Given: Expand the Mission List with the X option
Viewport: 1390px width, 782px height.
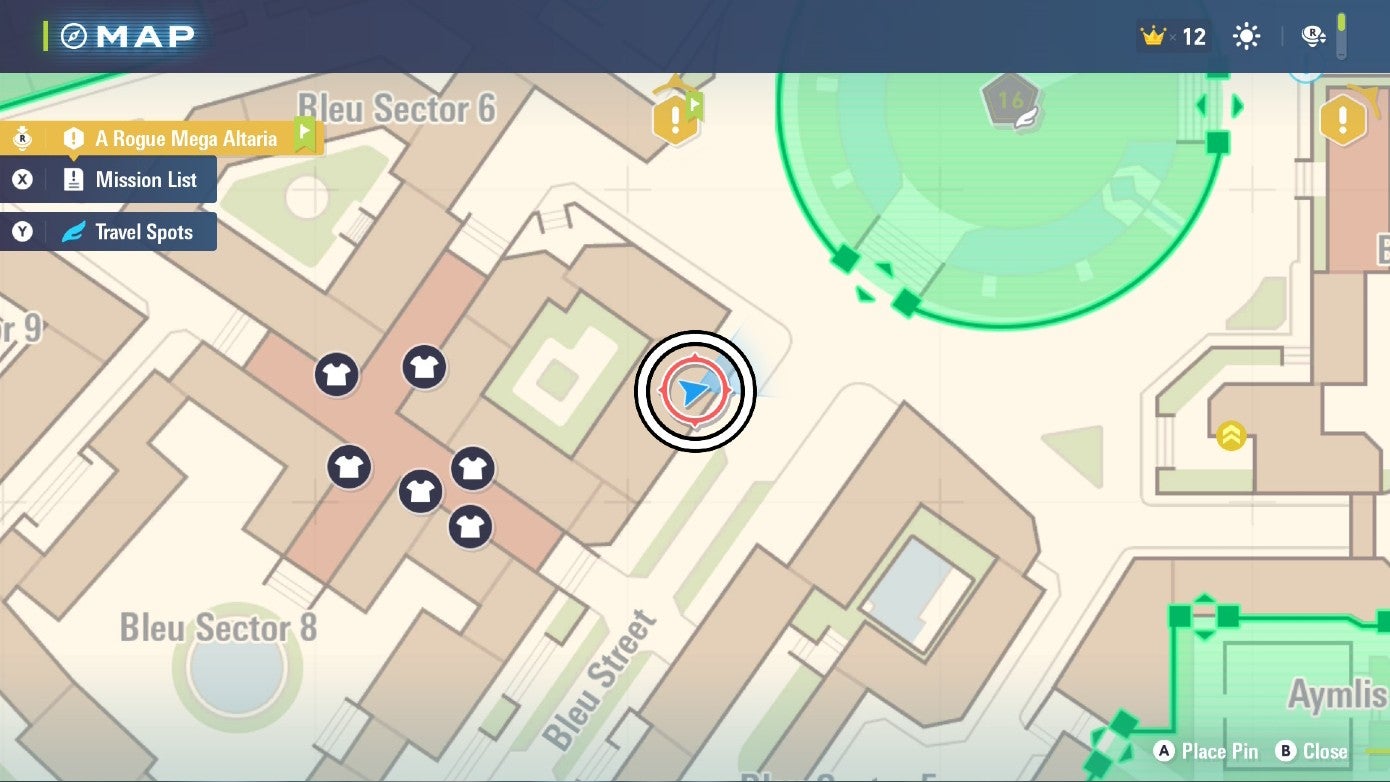Looking at the screenshot, I should tap(110, 180).
